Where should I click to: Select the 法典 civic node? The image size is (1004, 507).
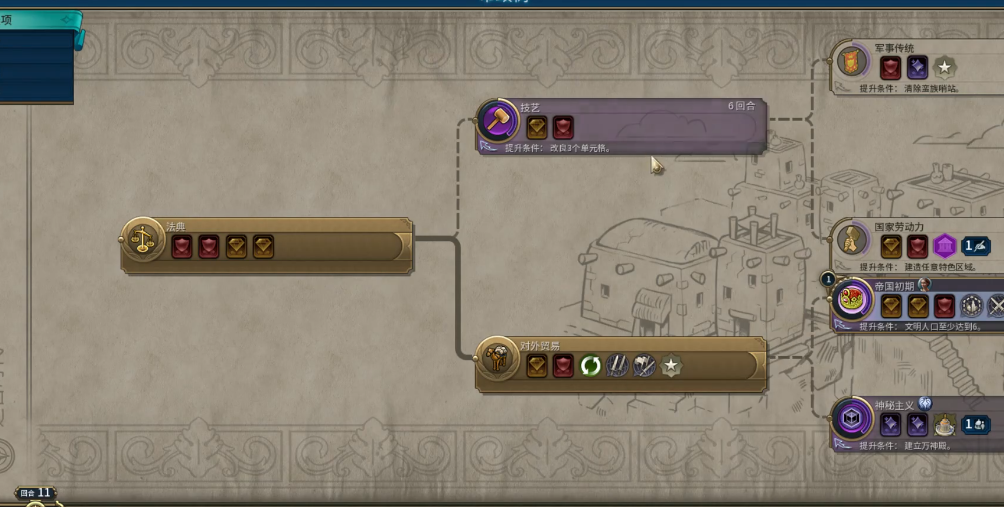[x=300, y=245]
